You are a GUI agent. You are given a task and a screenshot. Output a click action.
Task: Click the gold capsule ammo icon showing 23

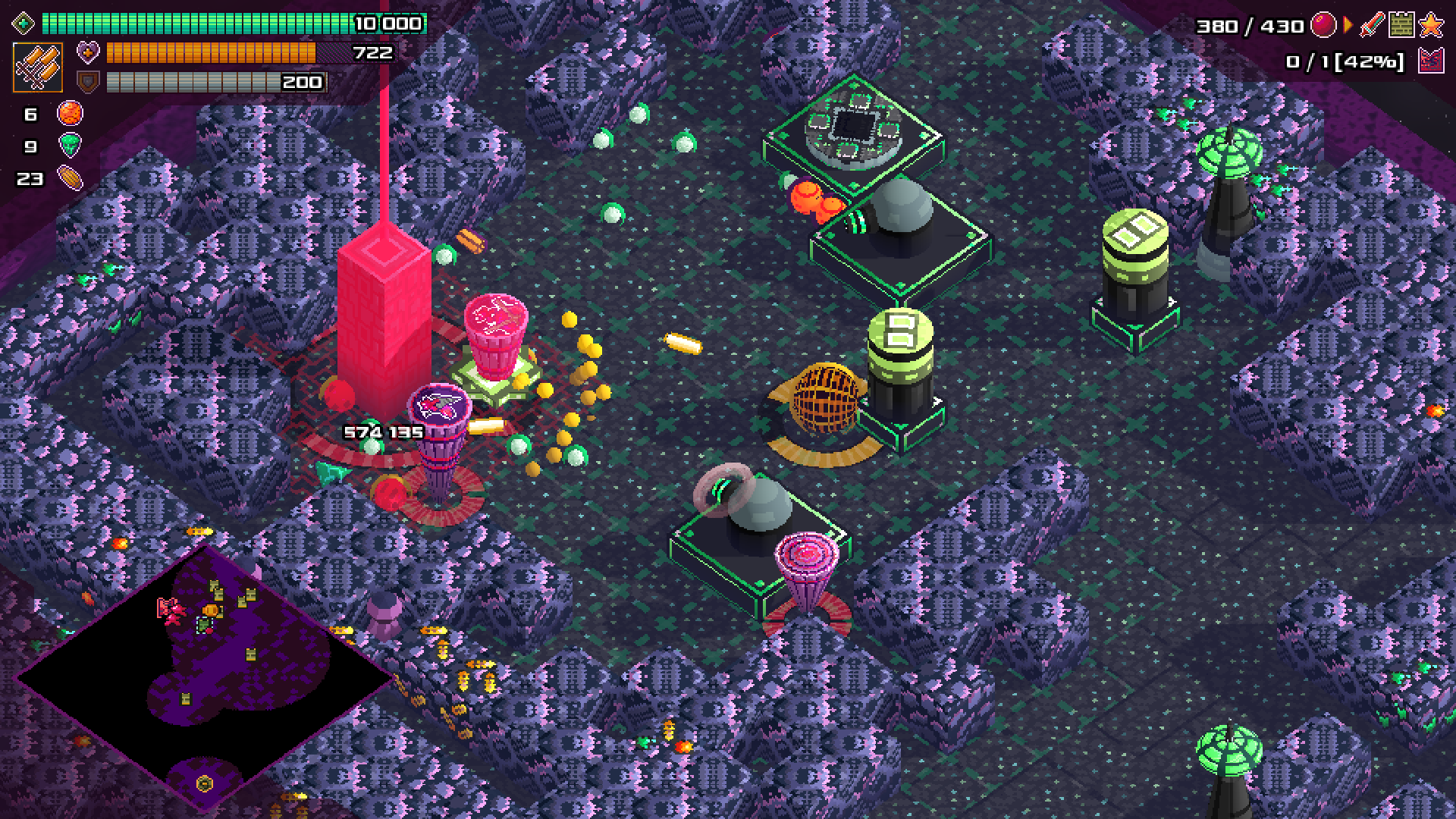(70, 179)
